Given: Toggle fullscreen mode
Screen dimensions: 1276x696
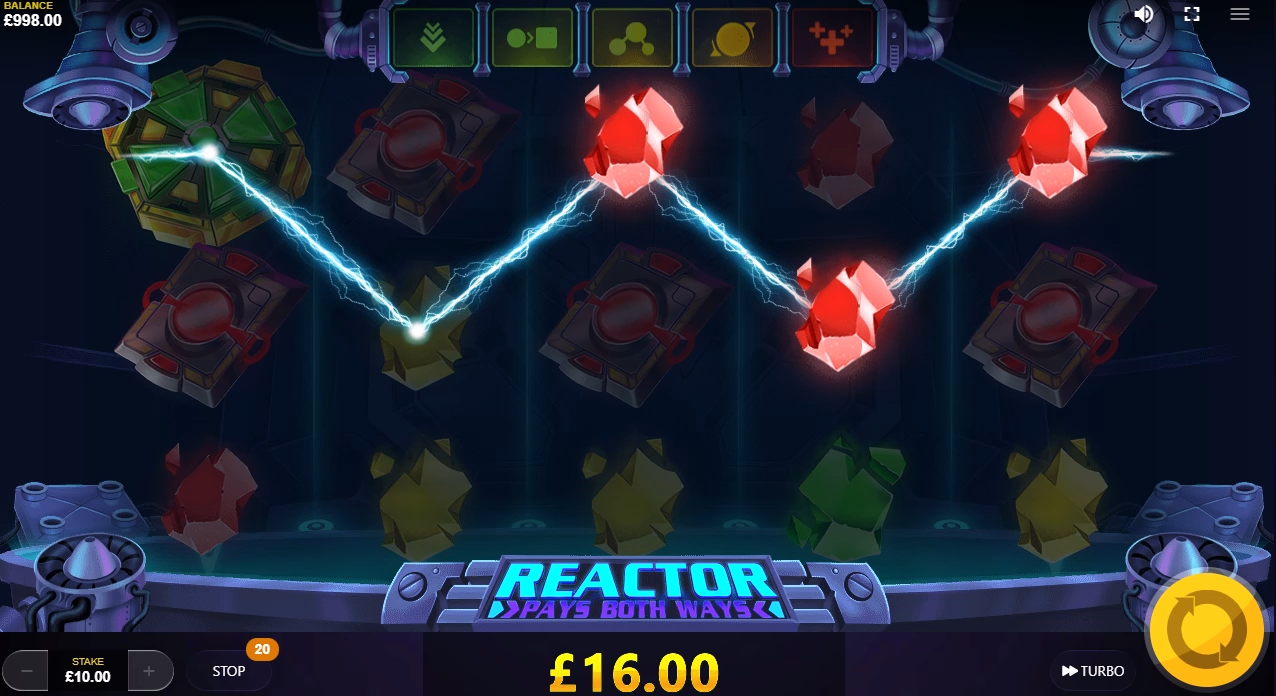Looking at the screenshot, I should [x=1191, y=14].
